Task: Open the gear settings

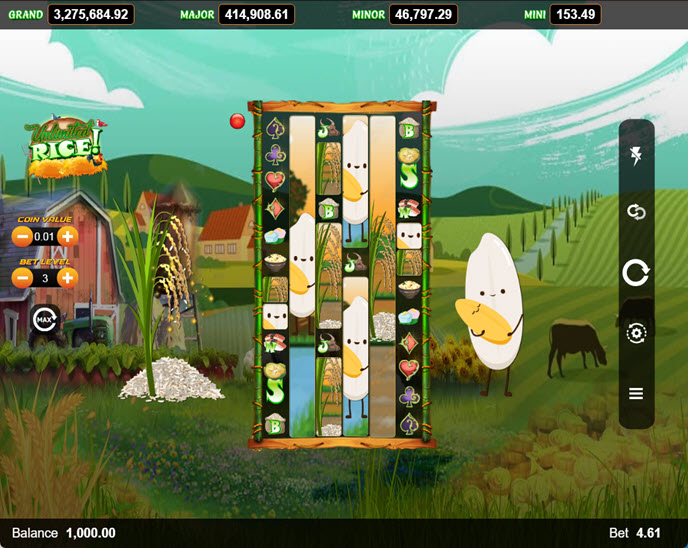Action: (x=636, y=333)
